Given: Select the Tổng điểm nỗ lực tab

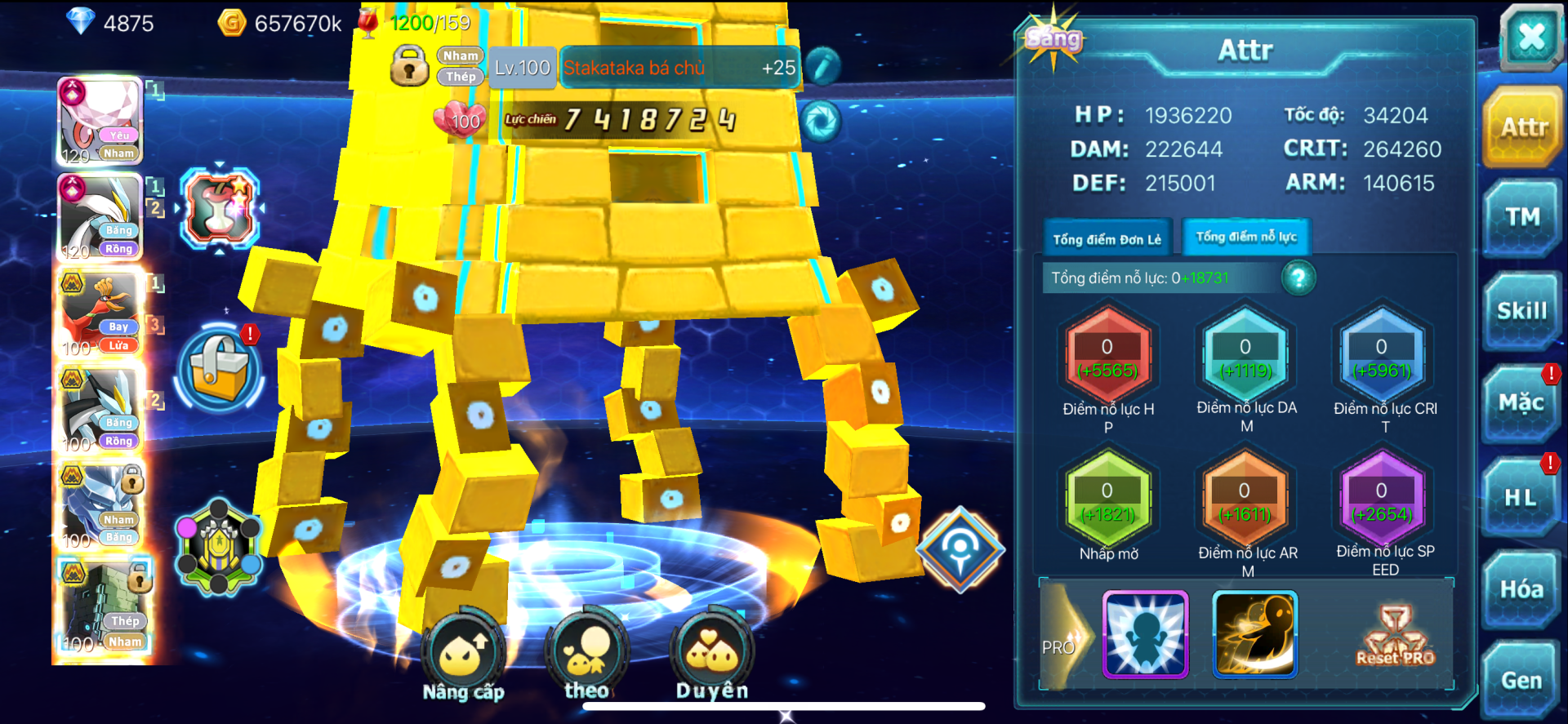Looking at the screenshot, I should tap(1246, 238).
